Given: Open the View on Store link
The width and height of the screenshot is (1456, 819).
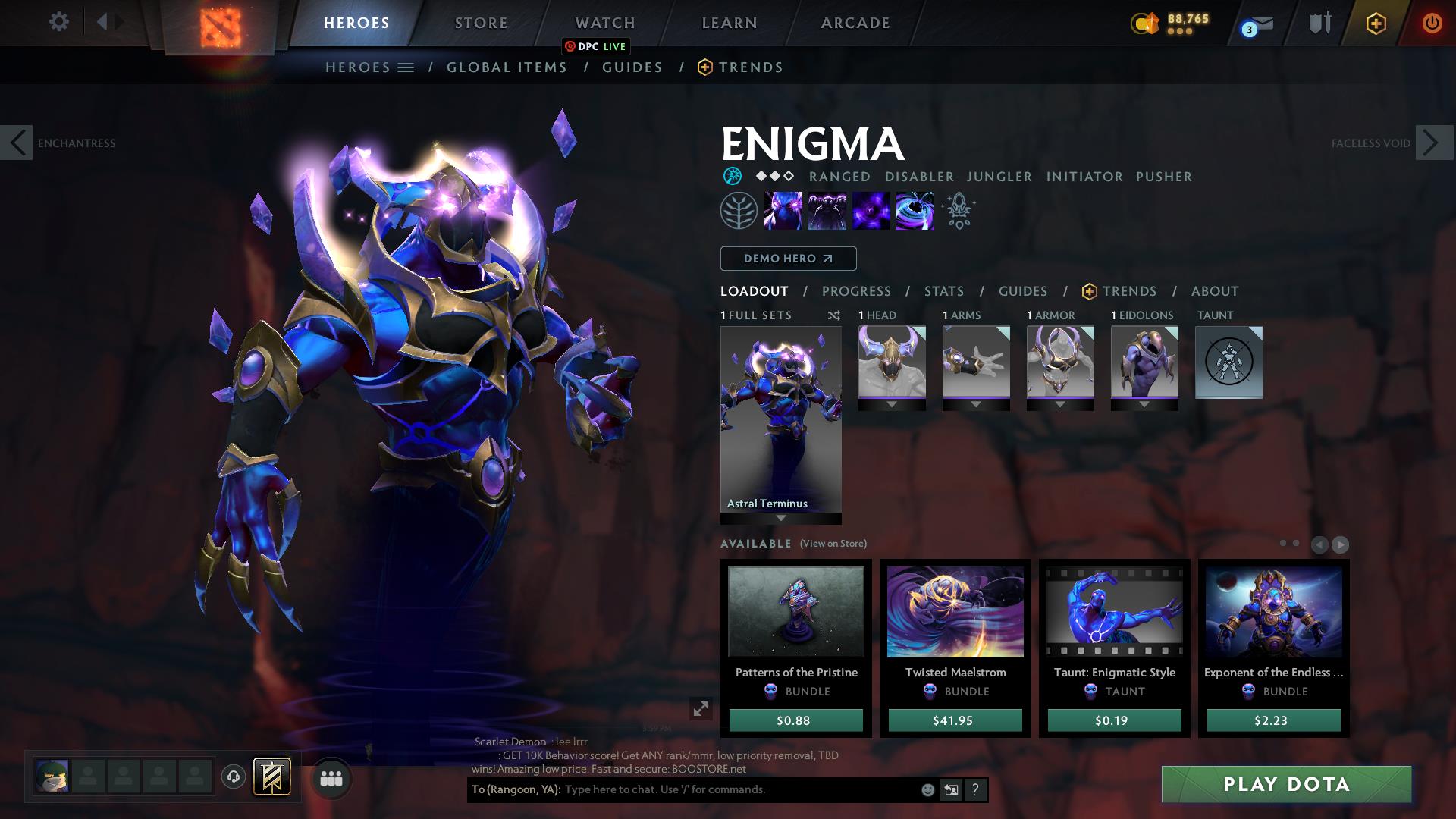Looking at the screenshot, I should pos(832,544).
